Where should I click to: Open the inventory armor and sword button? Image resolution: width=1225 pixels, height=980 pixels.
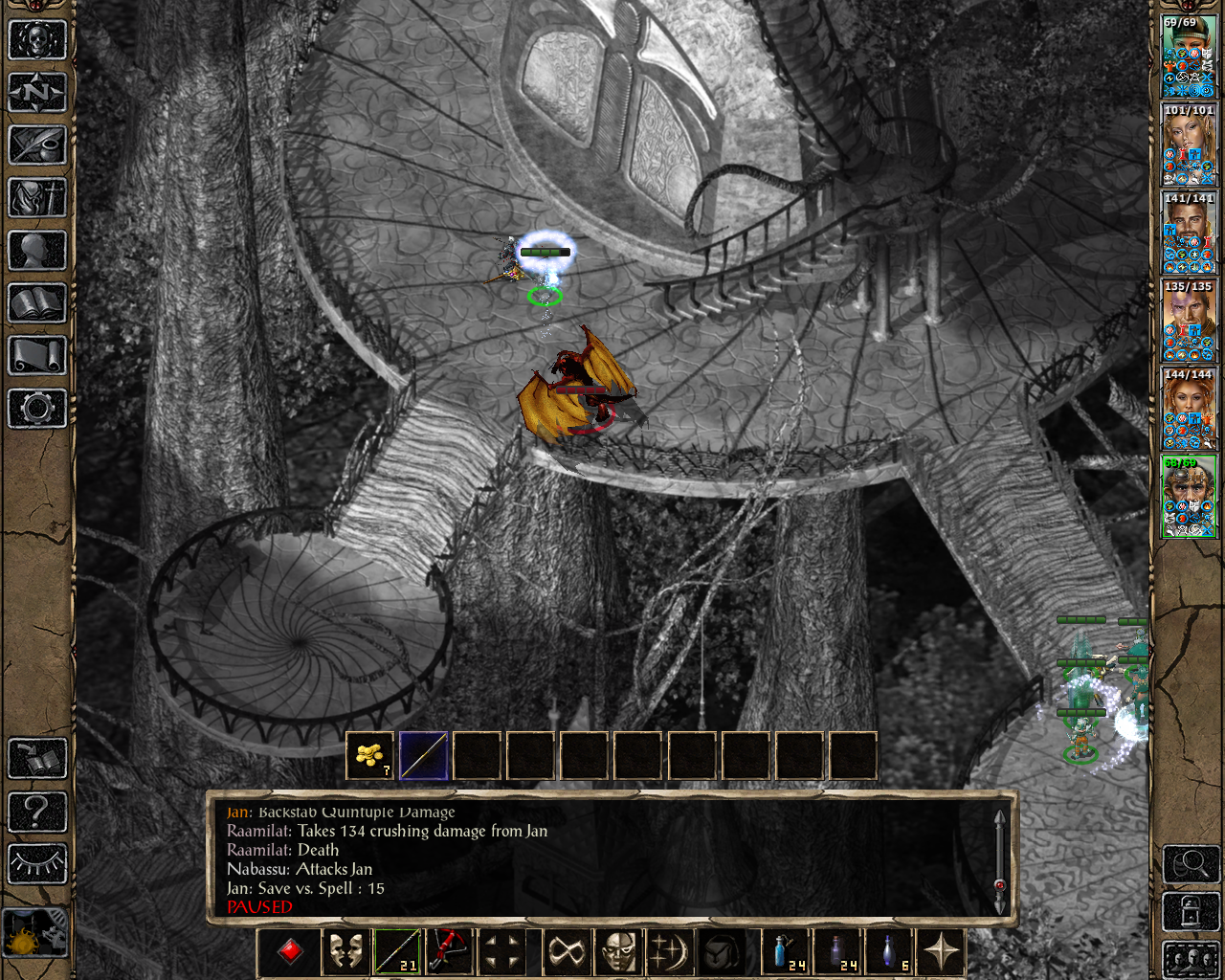[37, 198]
